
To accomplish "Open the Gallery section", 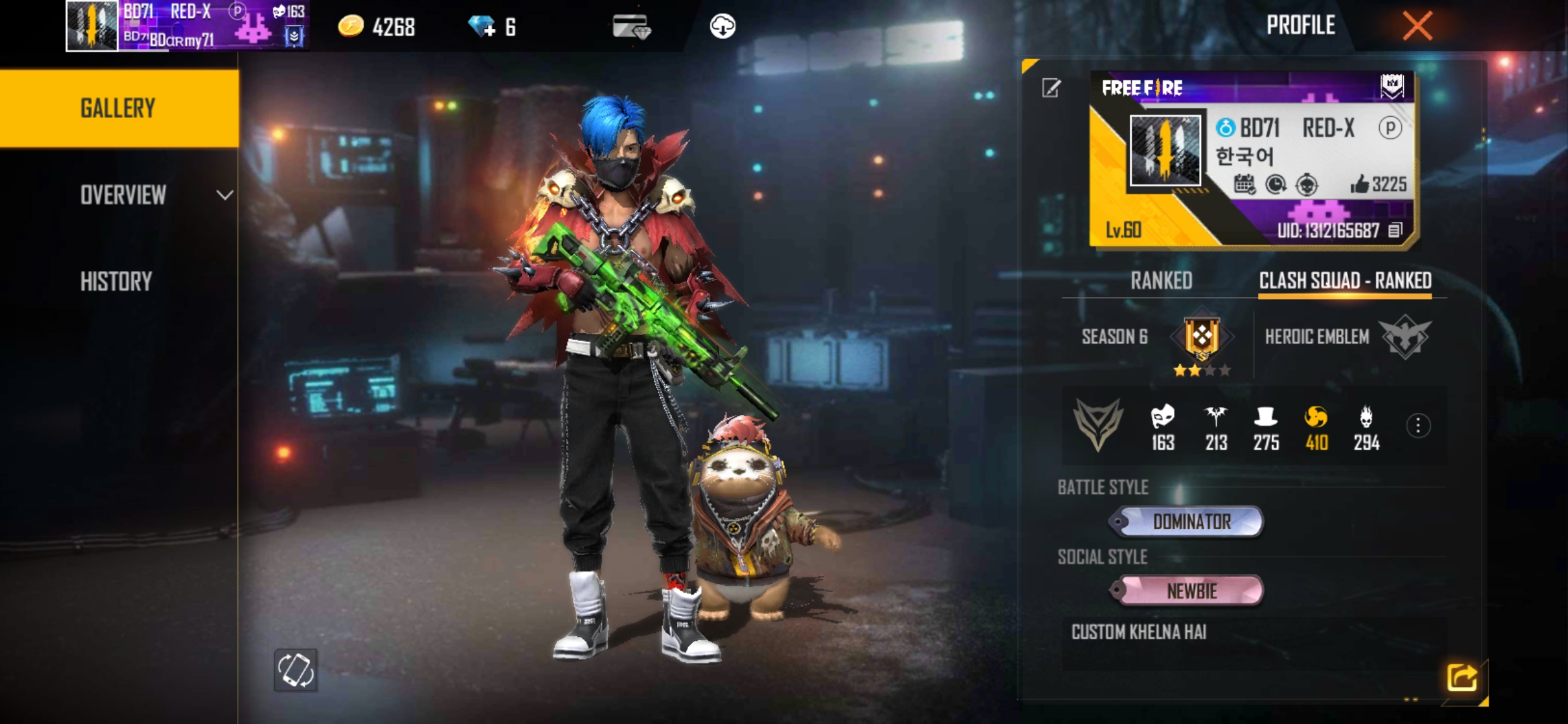I will 118,108.
